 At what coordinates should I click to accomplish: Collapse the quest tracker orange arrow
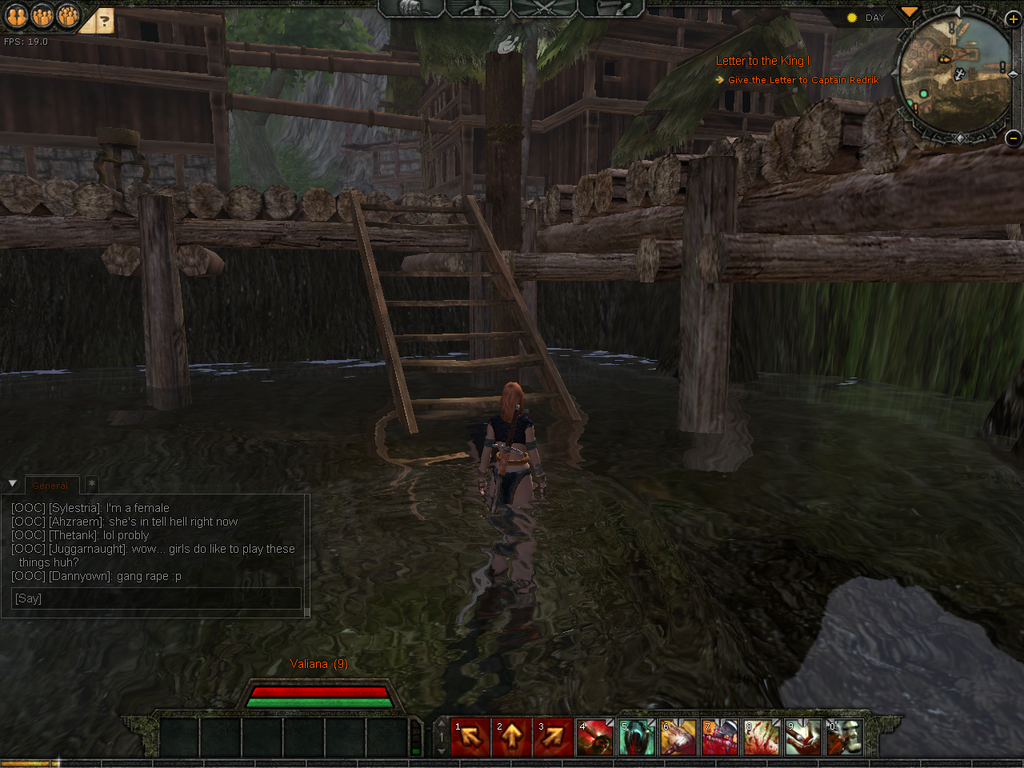908,12
